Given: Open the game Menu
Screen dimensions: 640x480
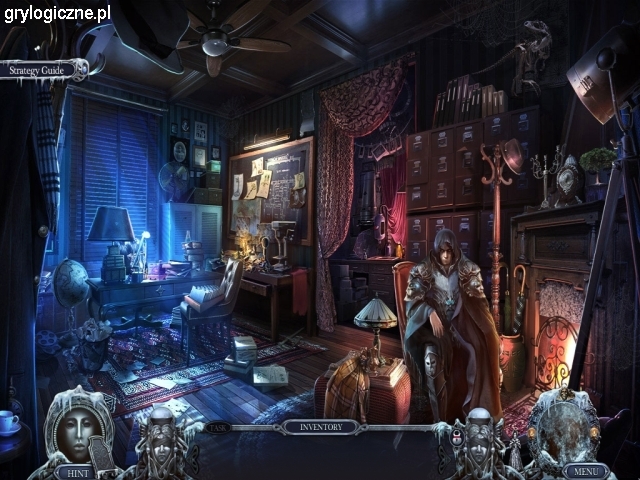Looking at the screenshot, I should point(583,470).
